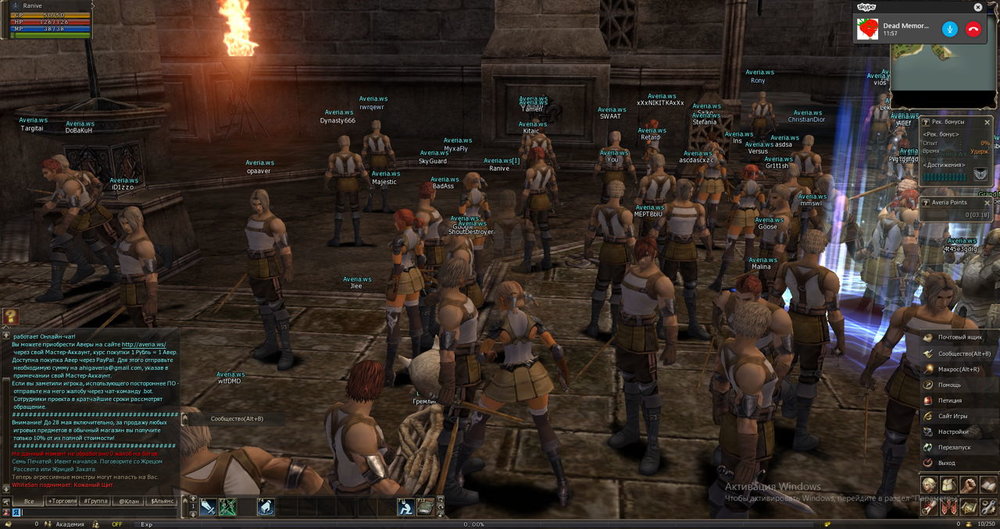Hang up the Skype call
Viewport: 1000px width, 529px height.
[973, 28]
